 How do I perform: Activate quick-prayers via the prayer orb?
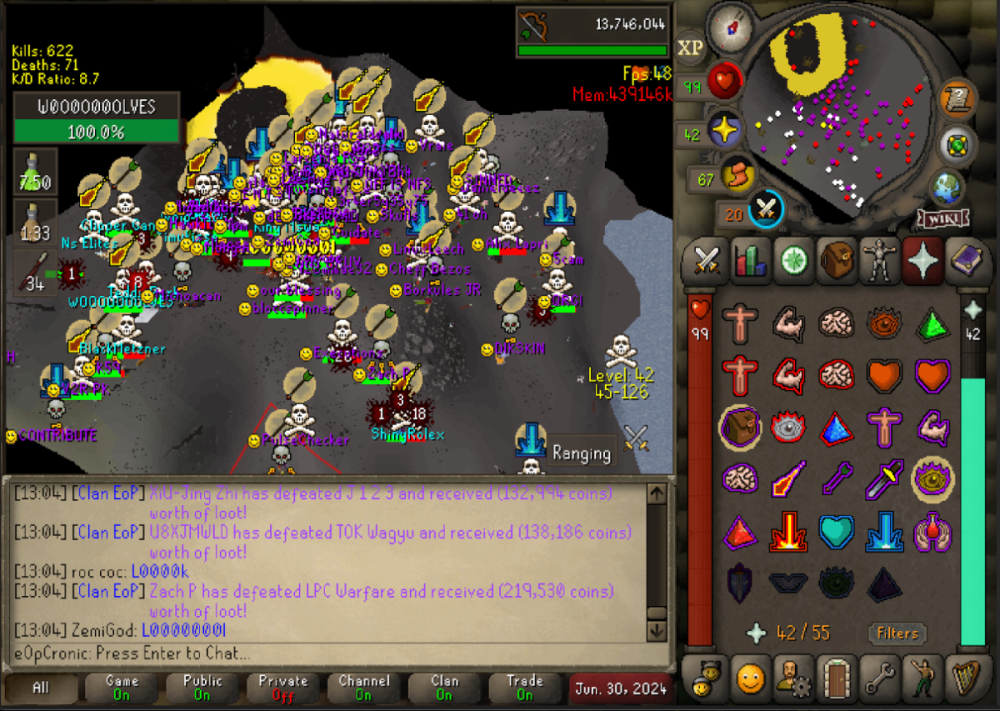click(722, 131)
